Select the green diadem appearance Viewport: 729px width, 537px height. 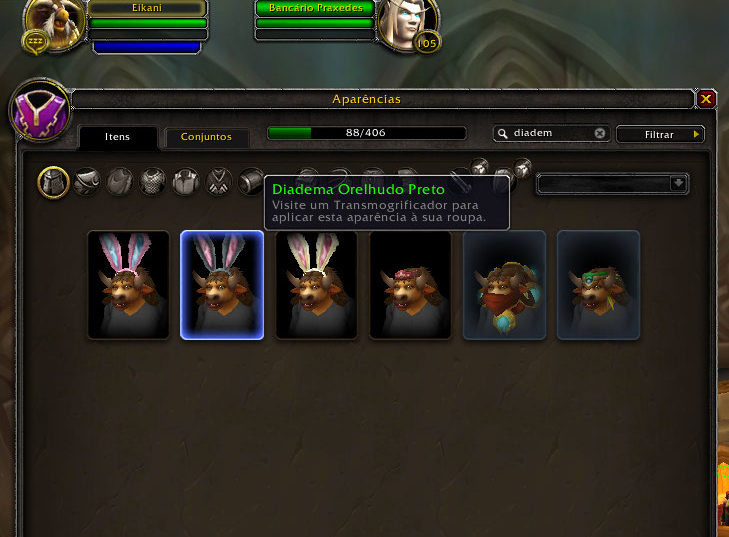(x=598, y=285)
